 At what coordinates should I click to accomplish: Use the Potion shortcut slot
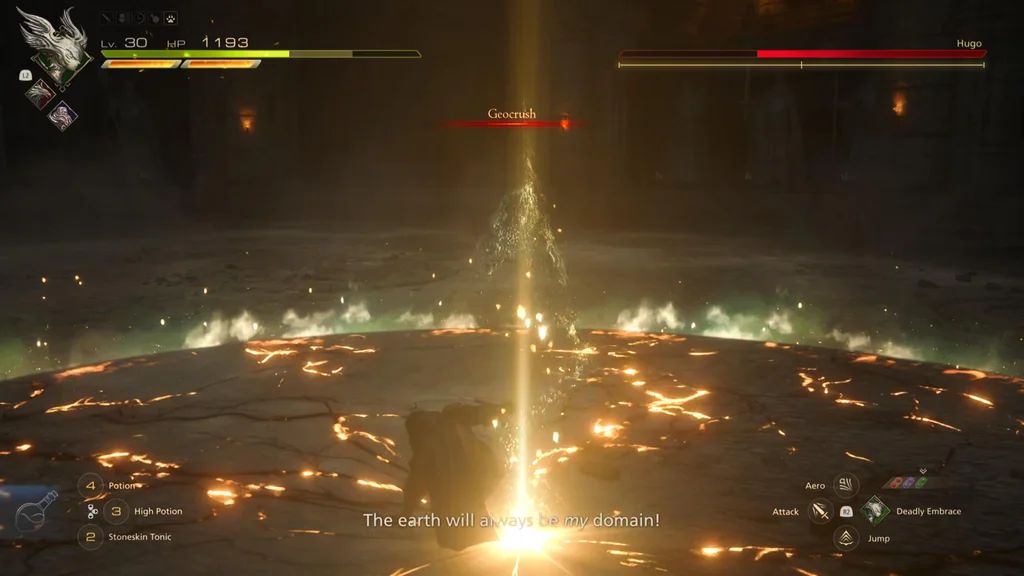pyautogui.click(x=91, y=486)
